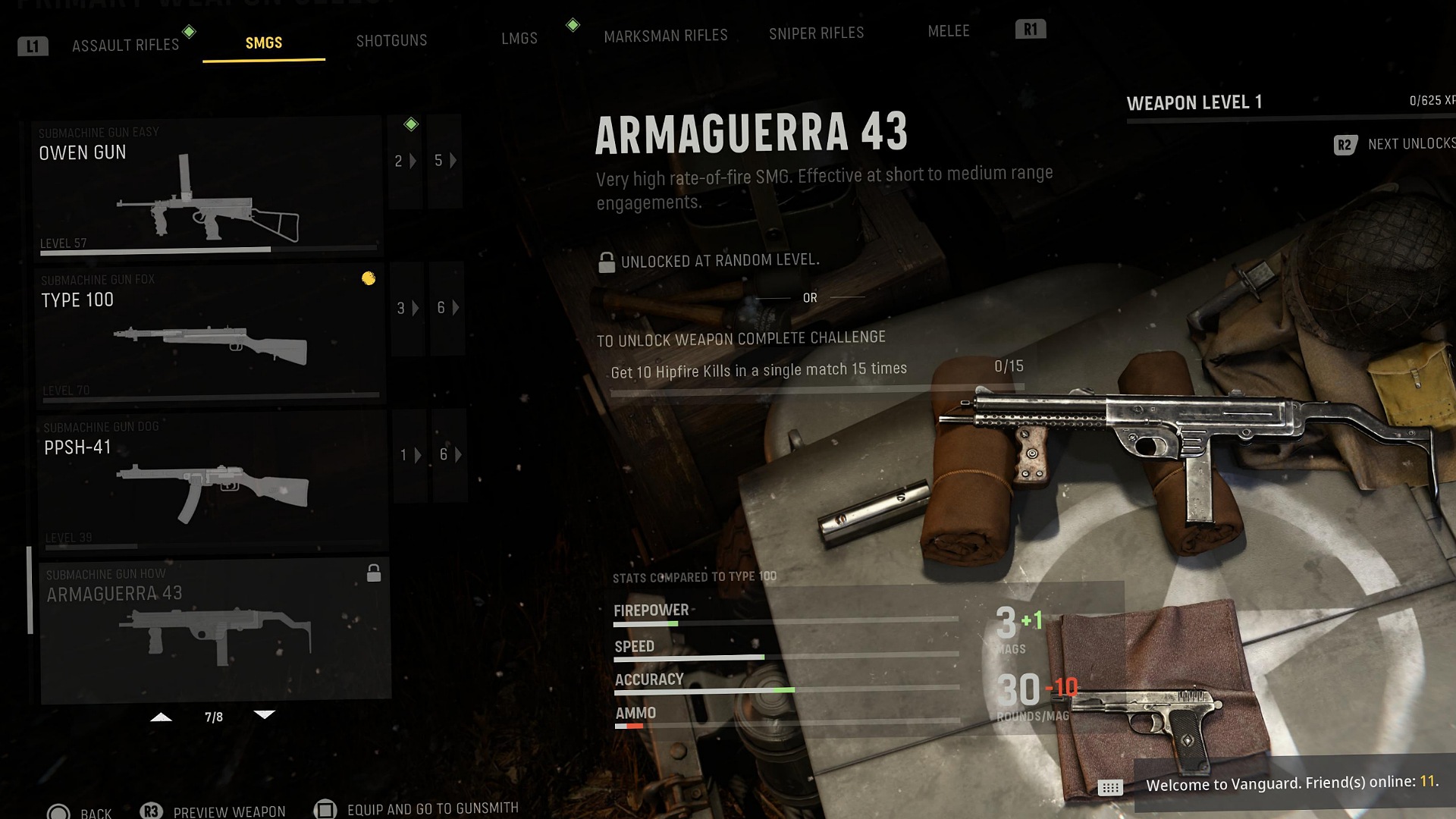Open the Next Unlocks panel
The height and width of the screenshot is (819, 1456).
[x=1395, y=144]
